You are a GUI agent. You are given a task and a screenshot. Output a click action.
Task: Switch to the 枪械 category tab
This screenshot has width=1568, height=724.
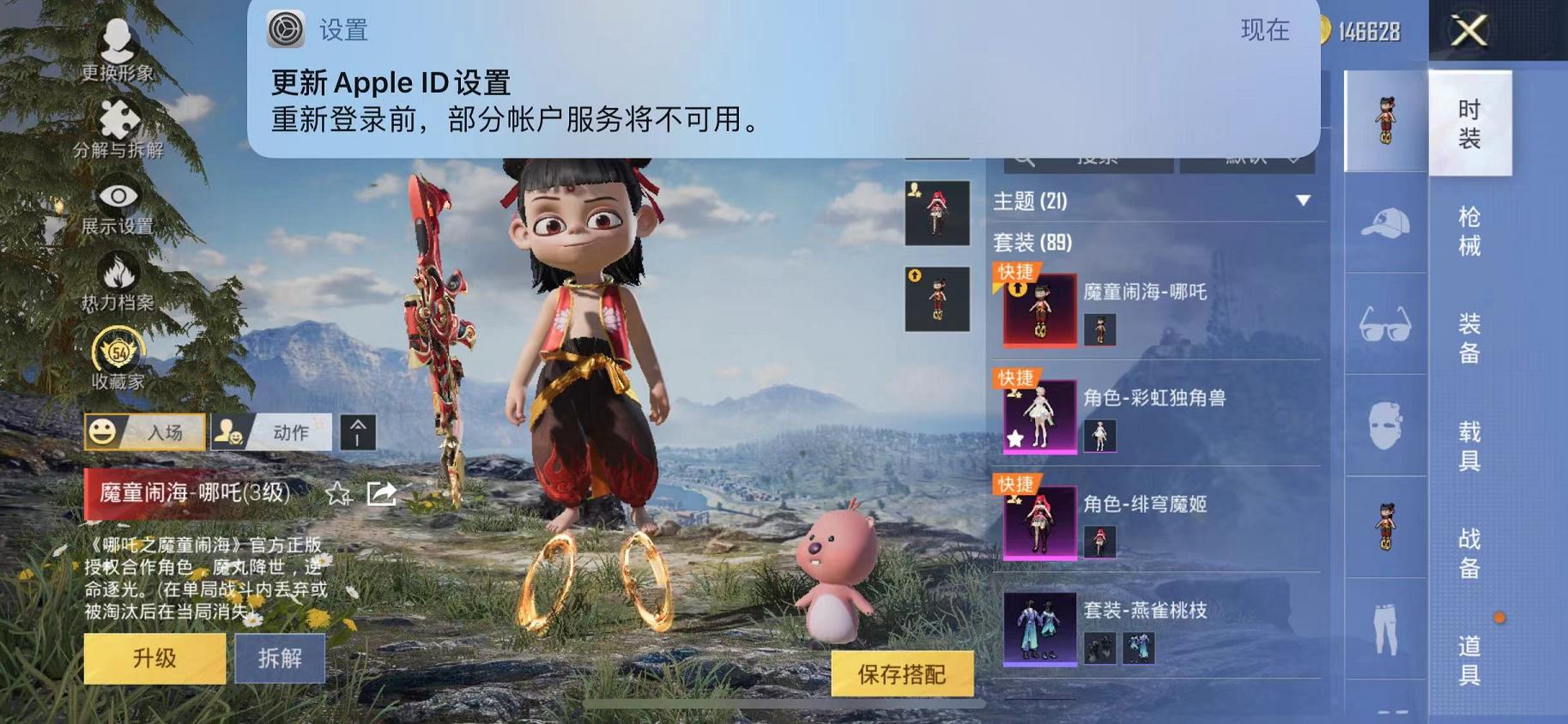[1468, 233]
